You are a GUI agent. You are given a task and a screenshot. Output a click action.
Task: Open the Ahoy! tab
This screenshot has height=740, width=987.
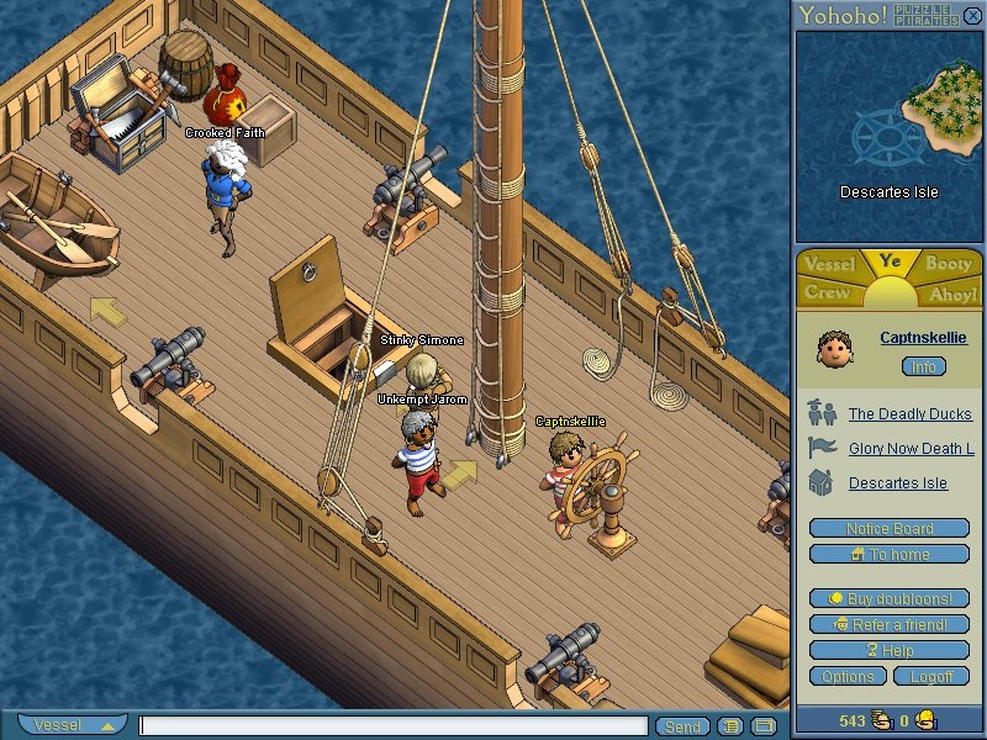tap(951, 294)
